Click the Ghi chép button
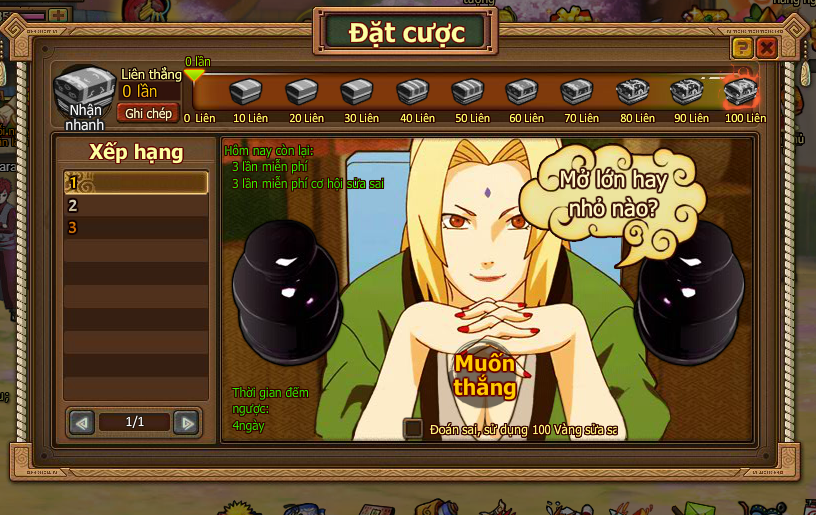Viewport: 816px width, 515px height. coord(148,113)
